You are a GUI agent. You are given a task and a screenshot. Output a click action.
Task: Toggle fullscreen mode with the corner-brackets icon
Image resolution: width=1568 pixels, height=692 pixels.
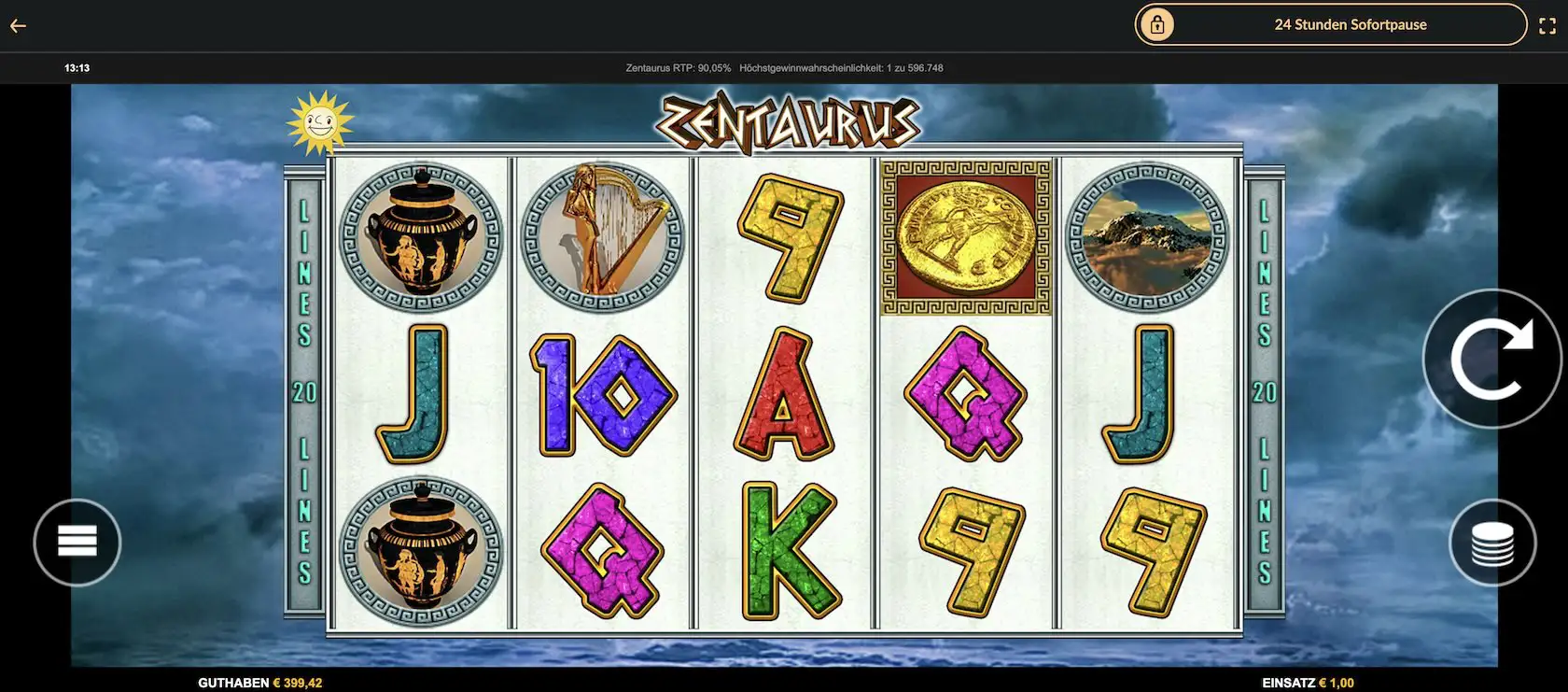click(x=1547, y=26)
